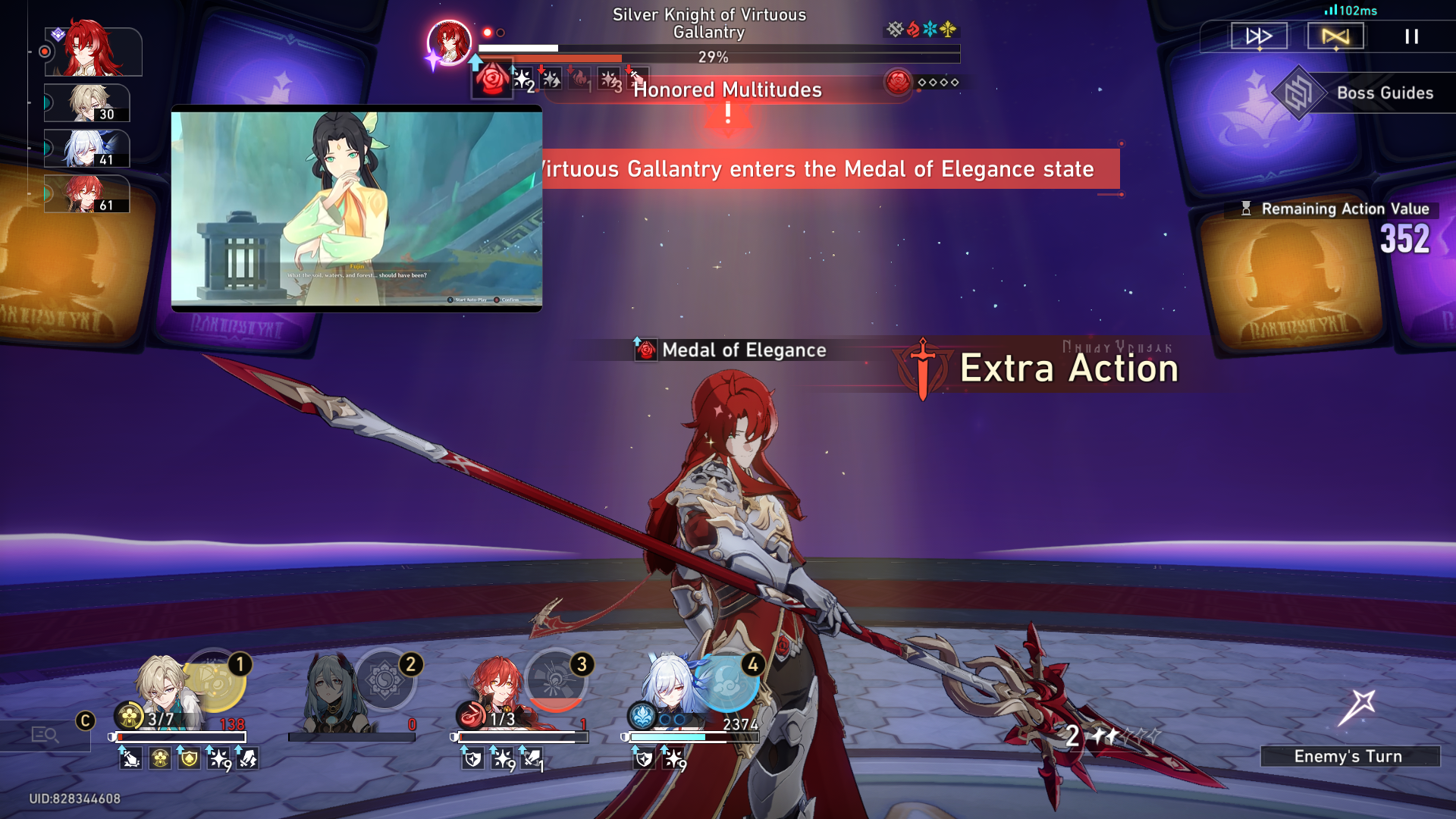Click the shield buff icon under Gallagher
Image resolution: width=1456 pixels, height=819 pixels.
[x=188, y=757]
